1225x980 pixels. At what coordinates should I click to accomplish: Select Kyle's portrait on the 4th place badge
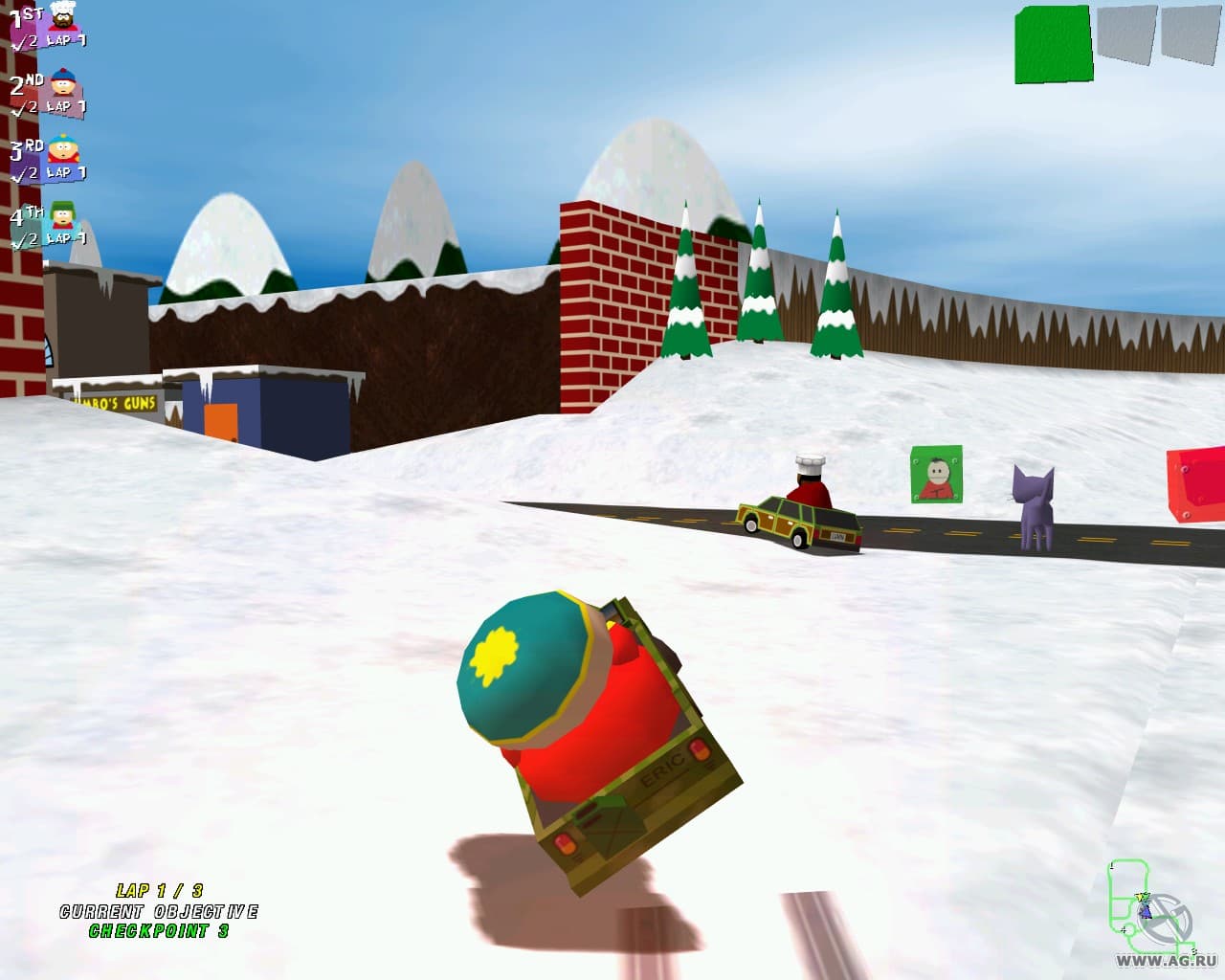pos(62,216)
